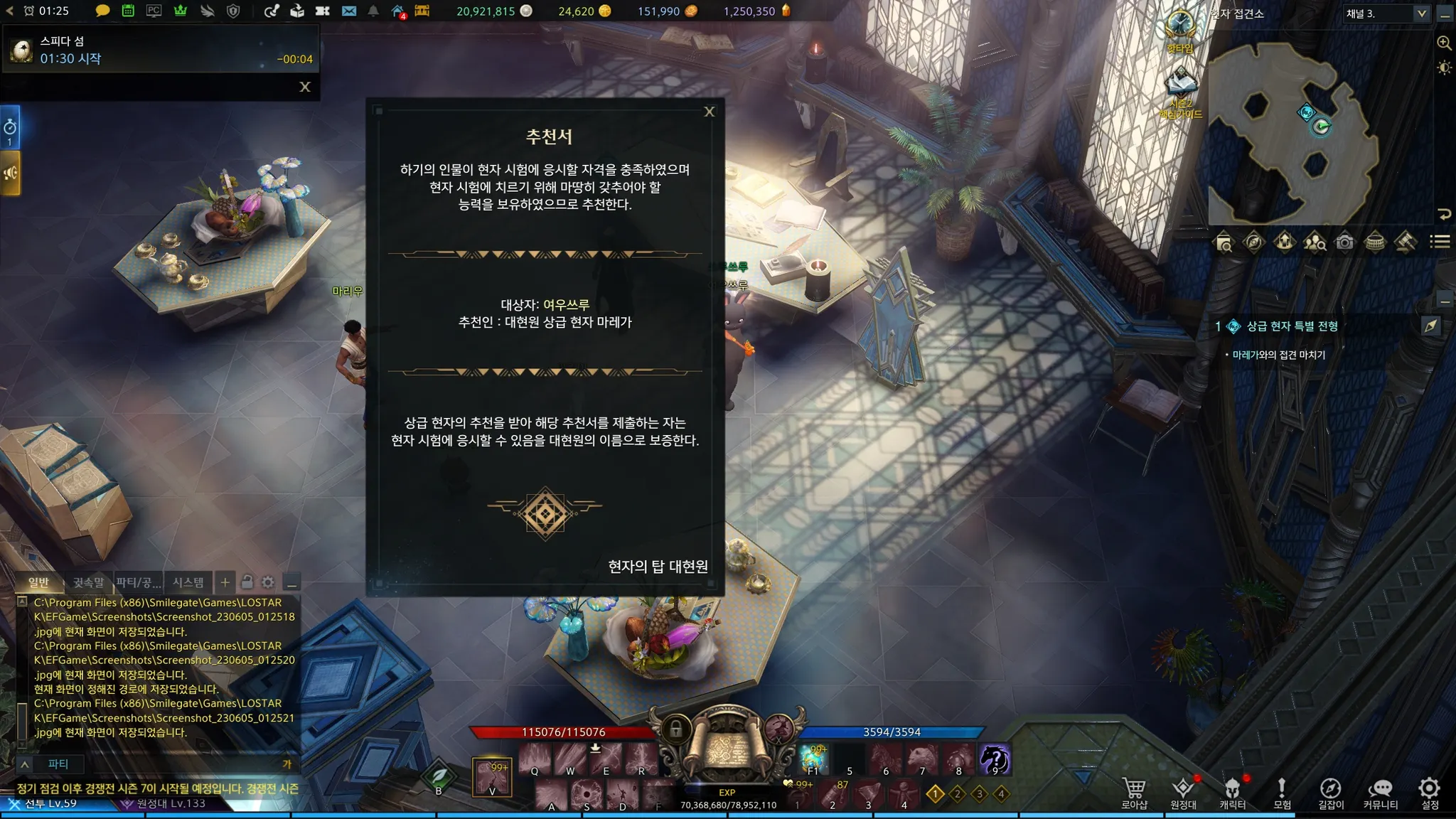Open the 커뮤니티 community menu
Image resolution: width=1456 pixels, height=819 pixels.
point(1380,793)
